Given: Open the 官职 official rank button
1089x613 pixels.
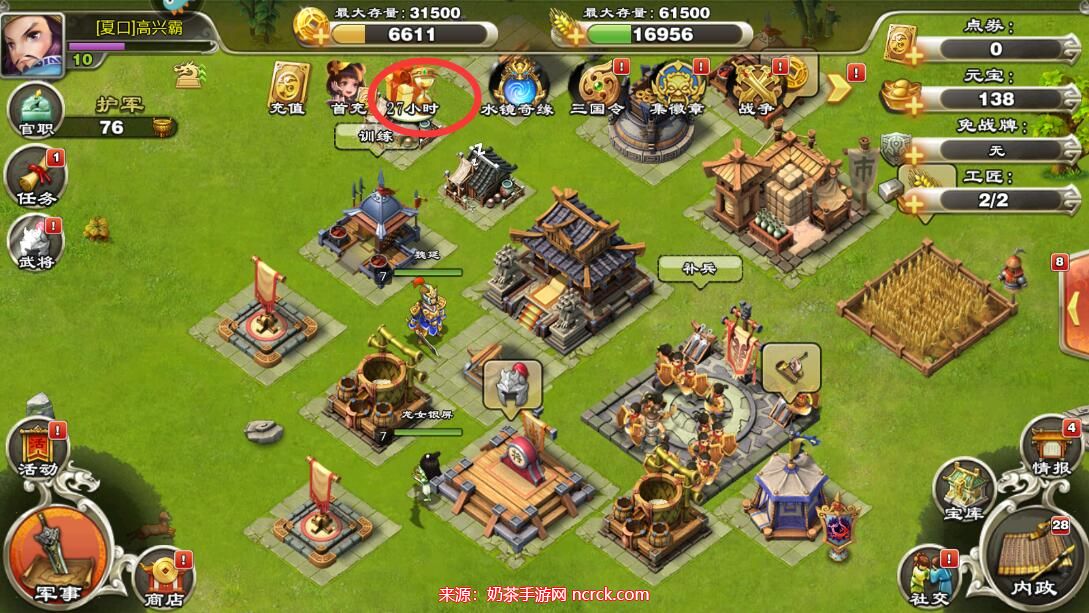Looking at the screenshot, I should click(36, 111).
